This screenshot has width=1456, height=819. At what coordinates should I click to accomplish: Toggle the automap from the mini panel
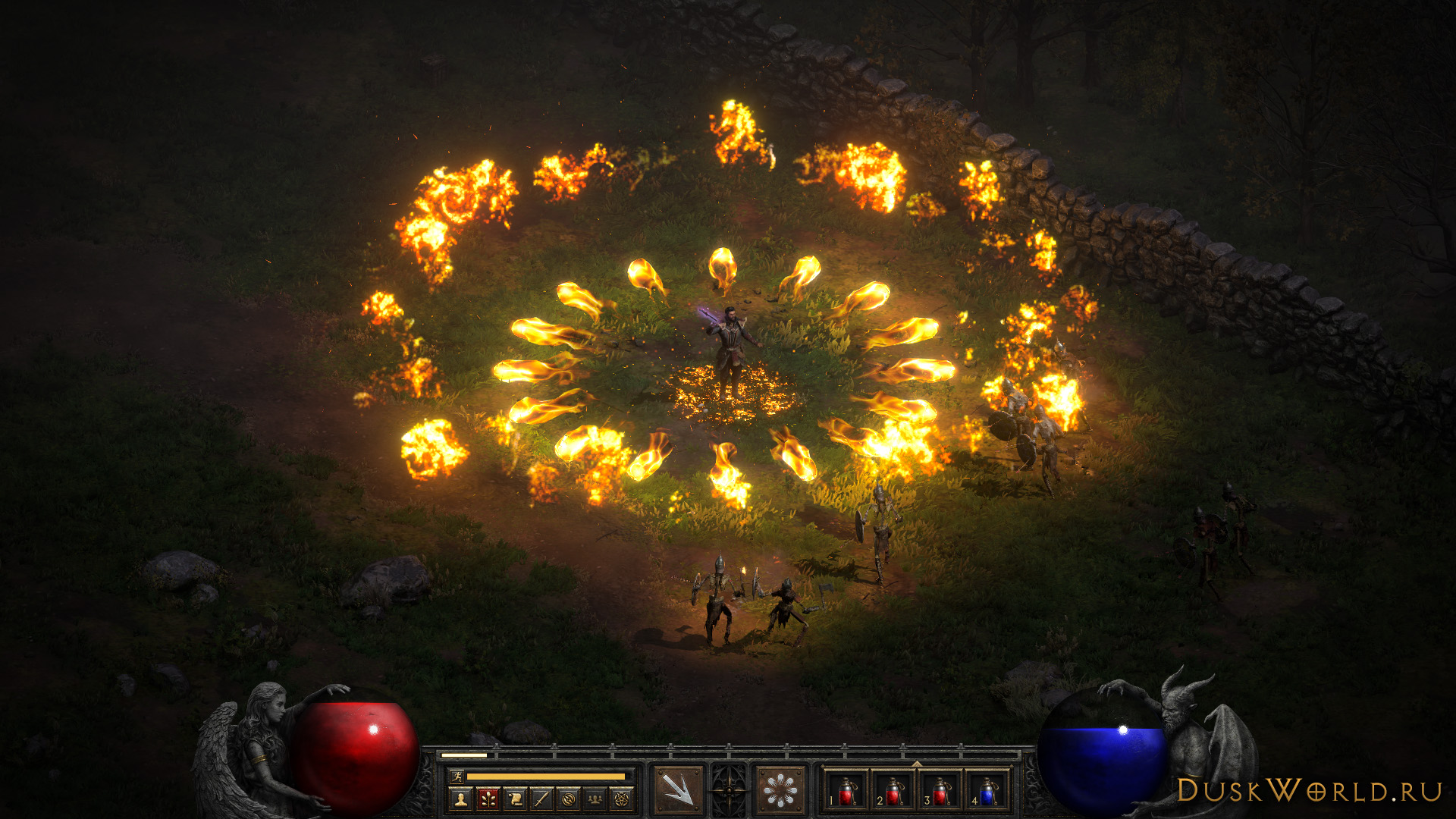pyautogui.click(x=569, y=799)
